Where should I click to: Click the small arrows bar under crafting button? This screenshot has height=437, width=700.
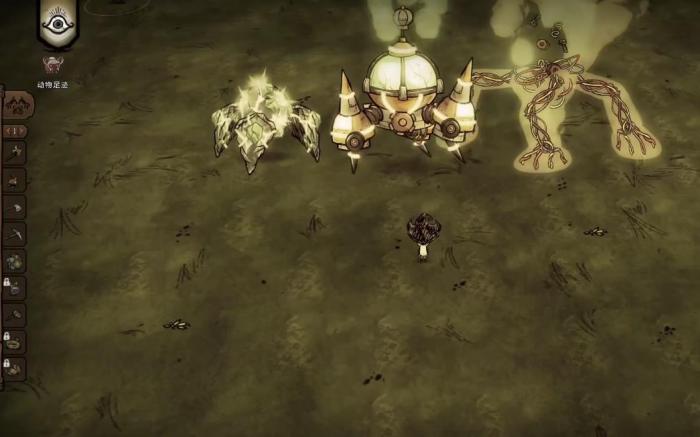click(16, 131)
